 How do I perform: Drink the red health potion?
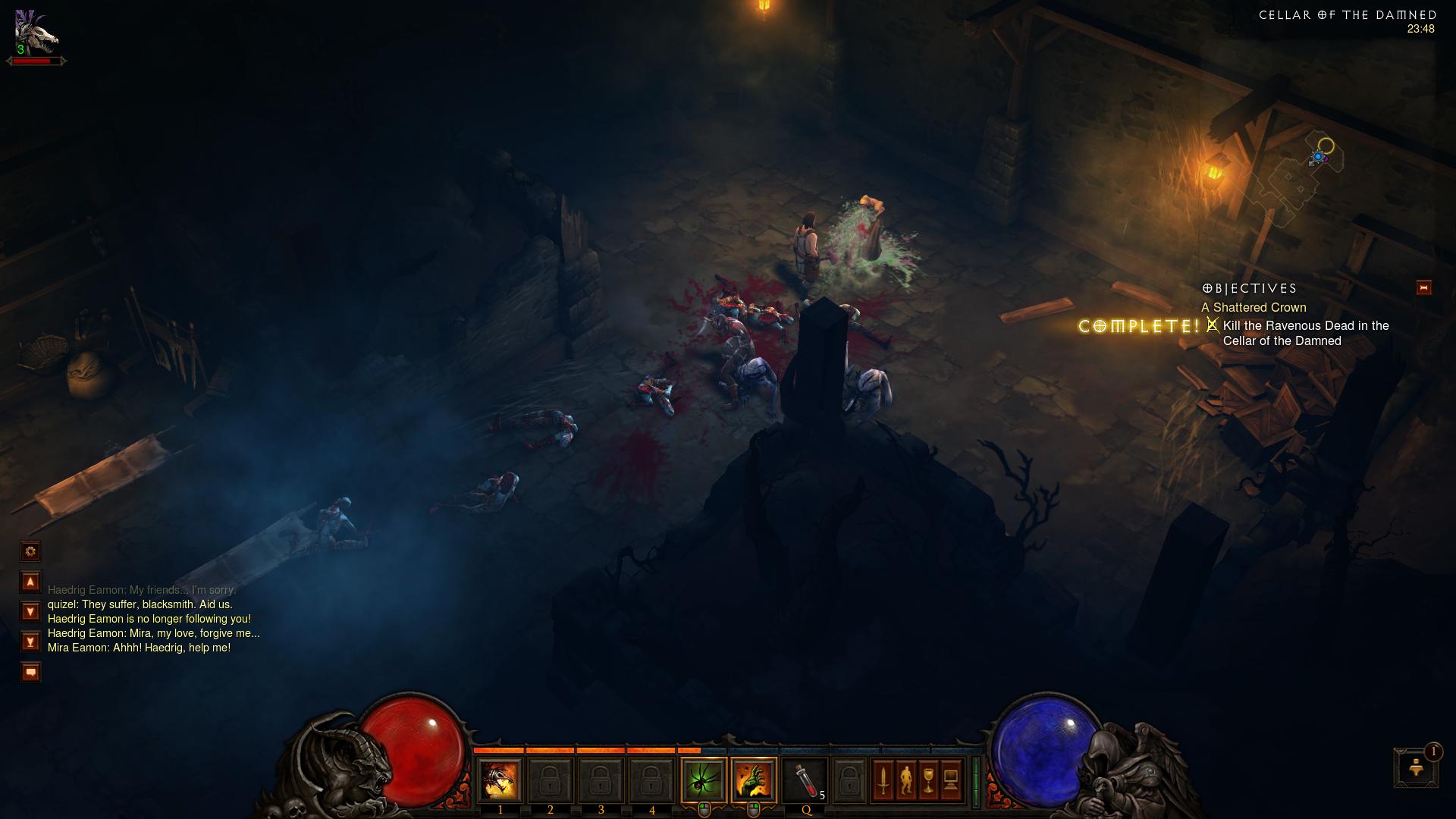coord(805,780)
